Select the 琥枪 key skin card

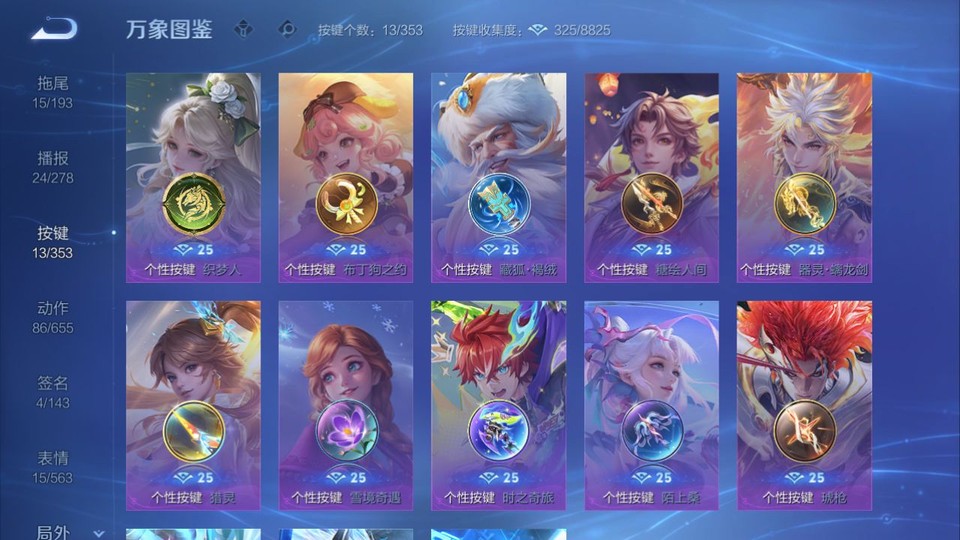point(804,405)
